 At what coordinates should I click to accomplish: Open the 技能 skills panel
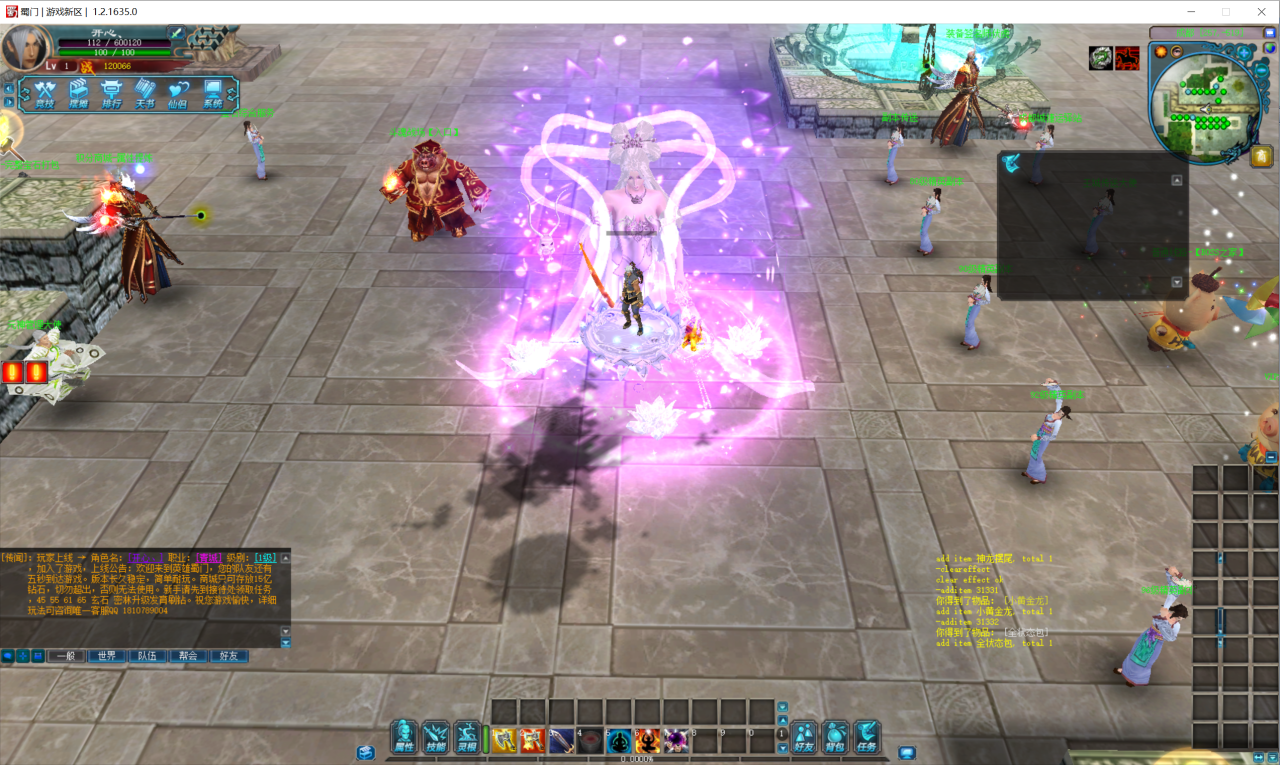(436, 737)
